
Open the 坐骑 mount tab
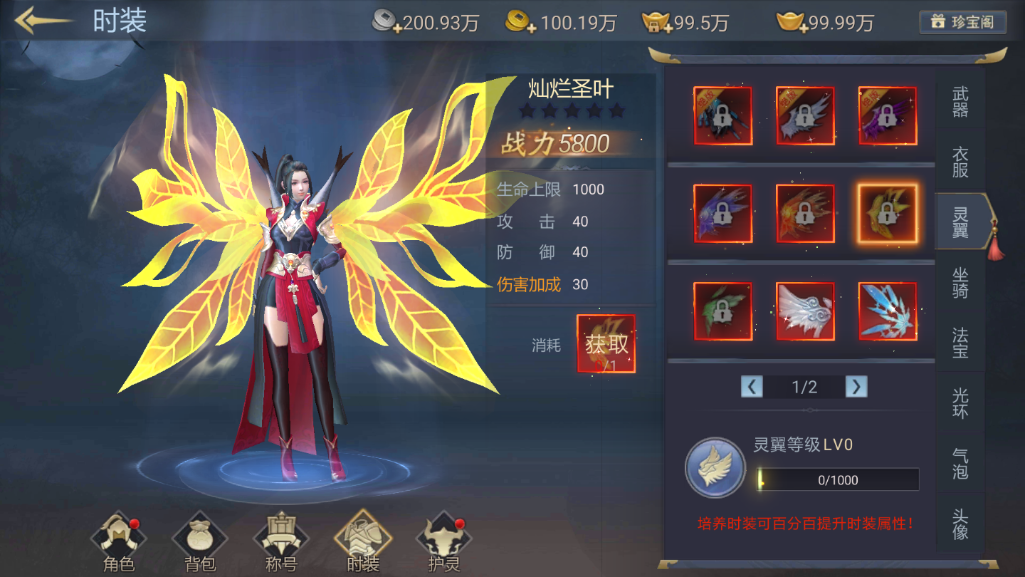[x=960, y=283]
